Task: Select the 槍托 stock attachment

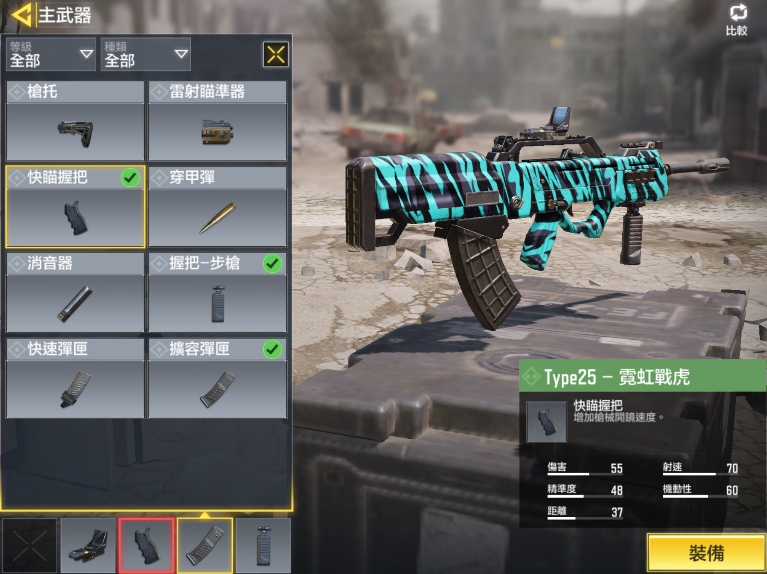Action: tap(75, 121)
